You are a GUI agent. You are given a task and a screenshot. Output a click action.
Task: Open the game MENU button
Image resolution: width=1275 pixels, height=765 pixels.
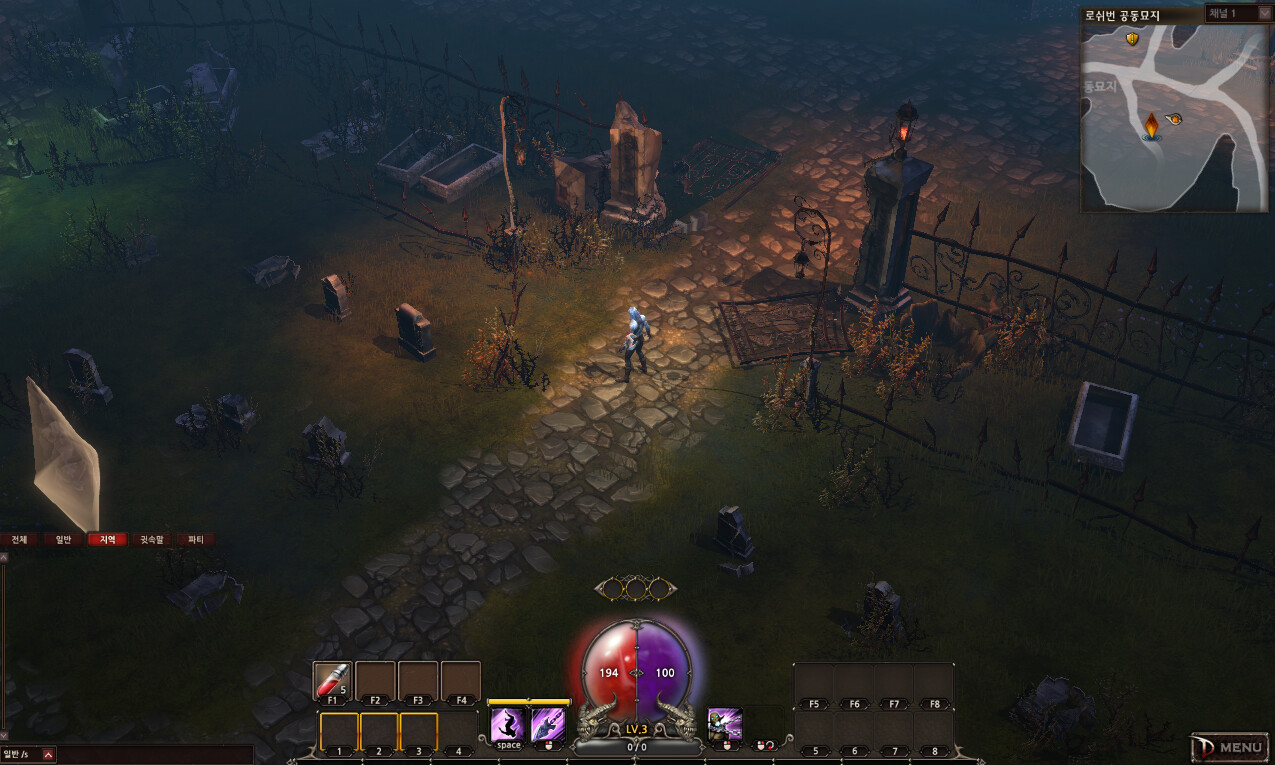(x=1230, y=747)
